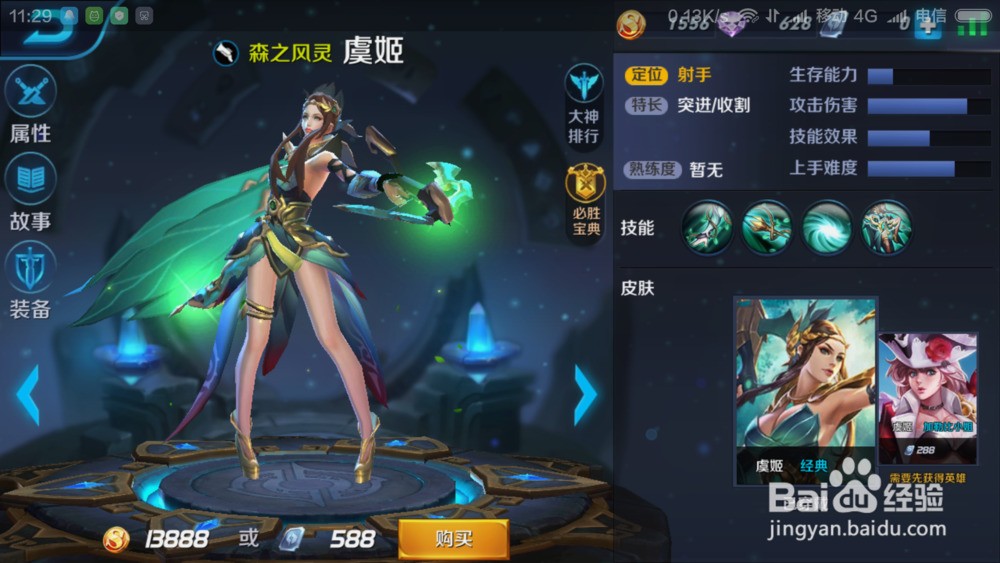Open the 大神排行 ranking page
This screenshot has height=563, width=1000.
pos(584,104)
